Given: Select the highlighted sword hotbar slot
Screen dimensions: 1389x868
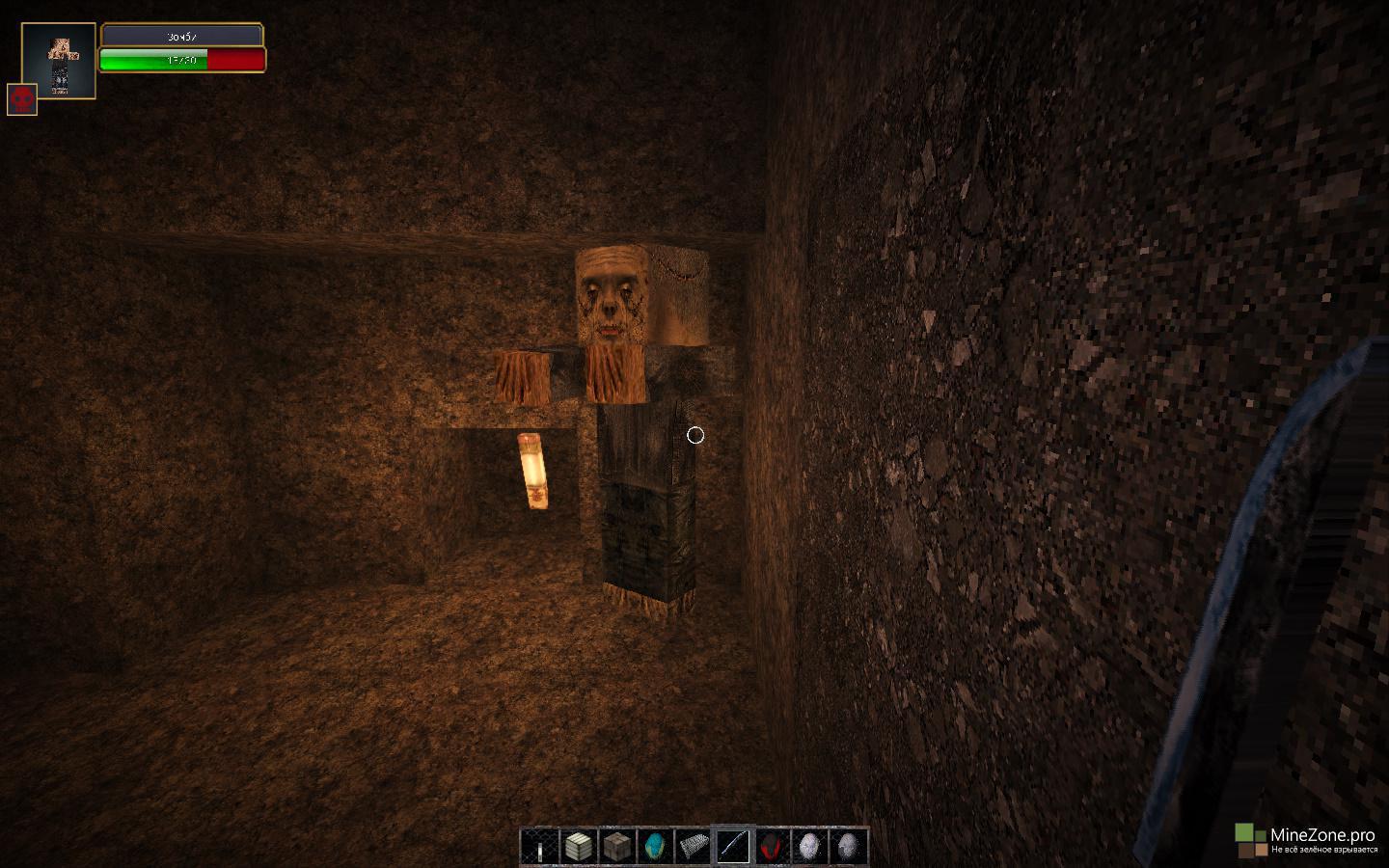Looking at the screenshot, I should coord(732,847).
